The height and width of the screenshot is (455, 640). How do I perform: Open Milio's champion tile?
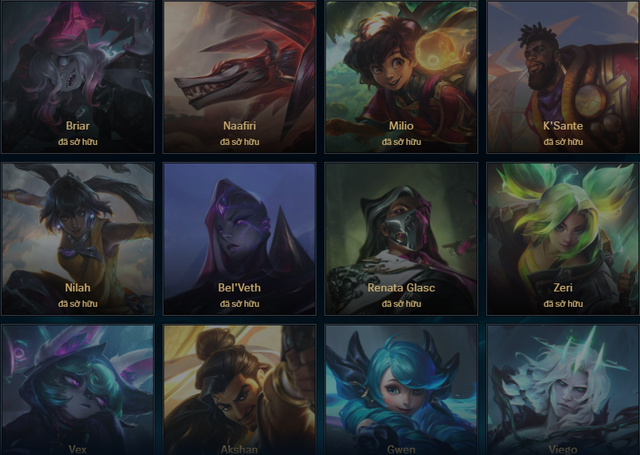401,76
